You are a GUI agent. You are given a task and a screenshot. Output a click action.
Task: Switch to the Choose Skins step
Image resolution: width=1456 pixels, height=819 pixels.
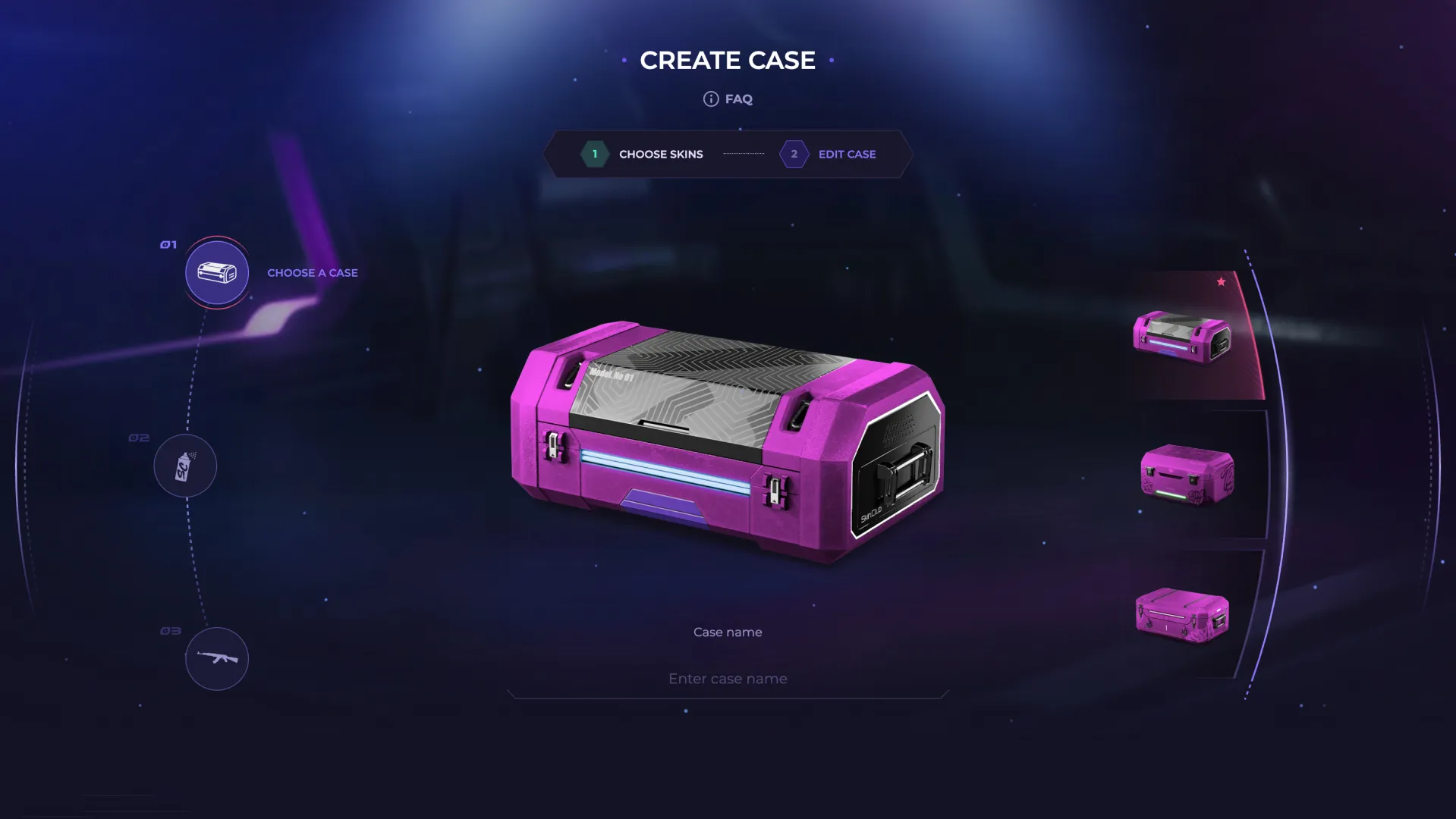point(659,153)
